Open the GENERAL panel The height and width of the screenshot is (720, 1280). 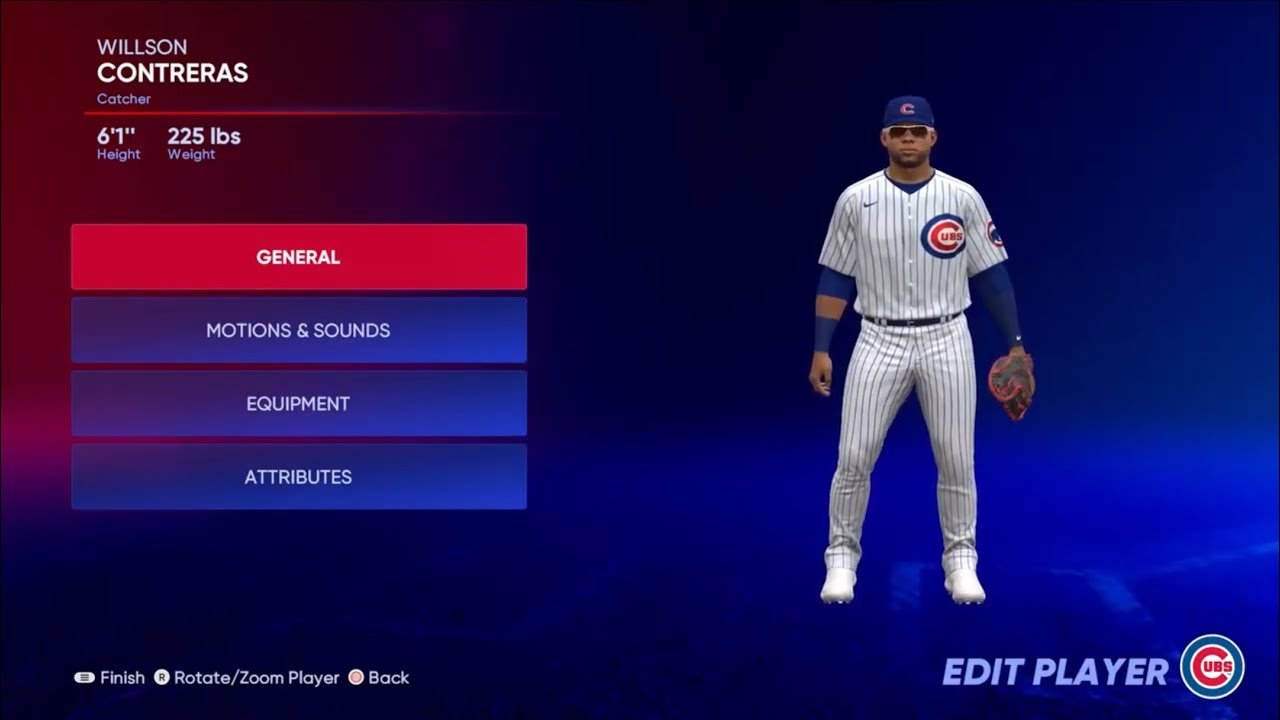tap(297, 256)
